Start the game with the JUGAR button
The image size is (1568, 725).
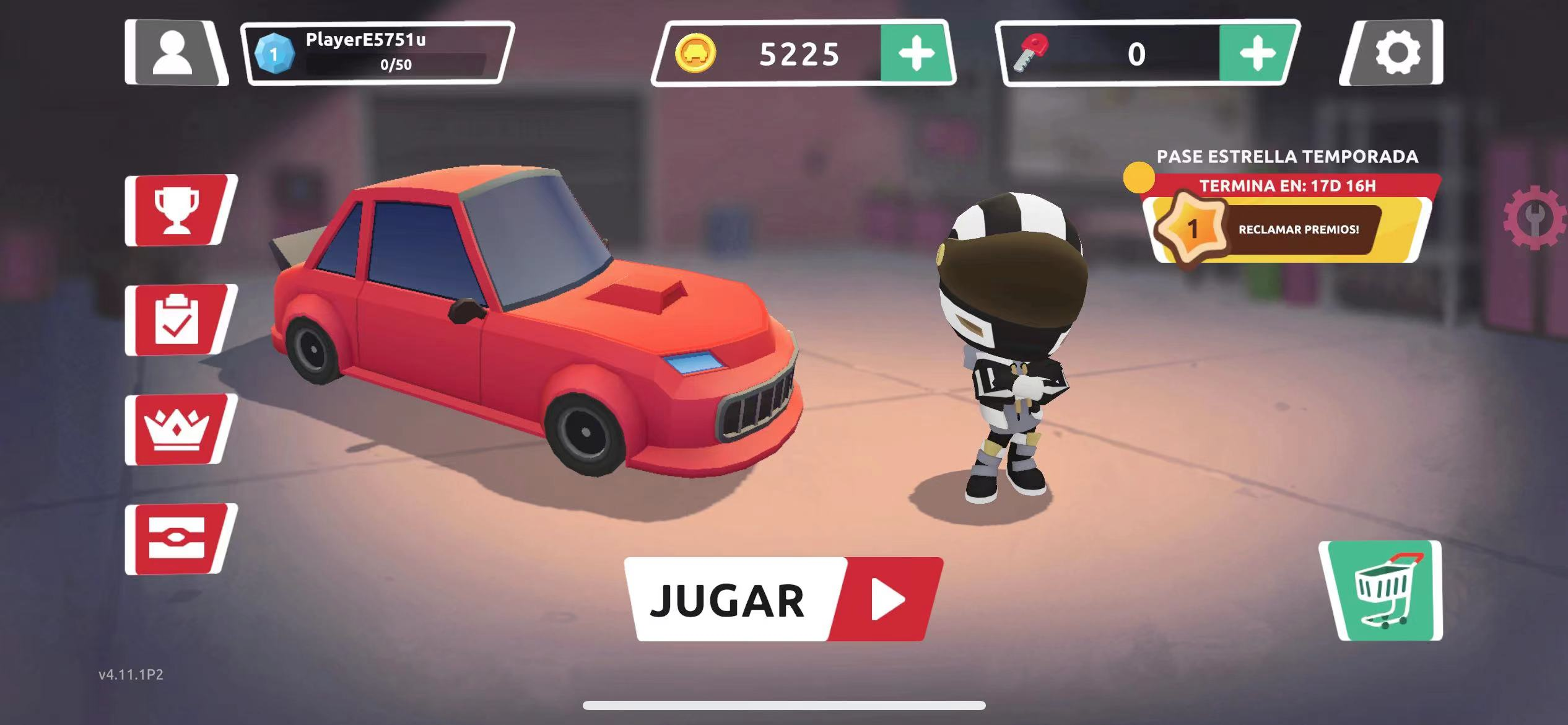coord(783,599)
